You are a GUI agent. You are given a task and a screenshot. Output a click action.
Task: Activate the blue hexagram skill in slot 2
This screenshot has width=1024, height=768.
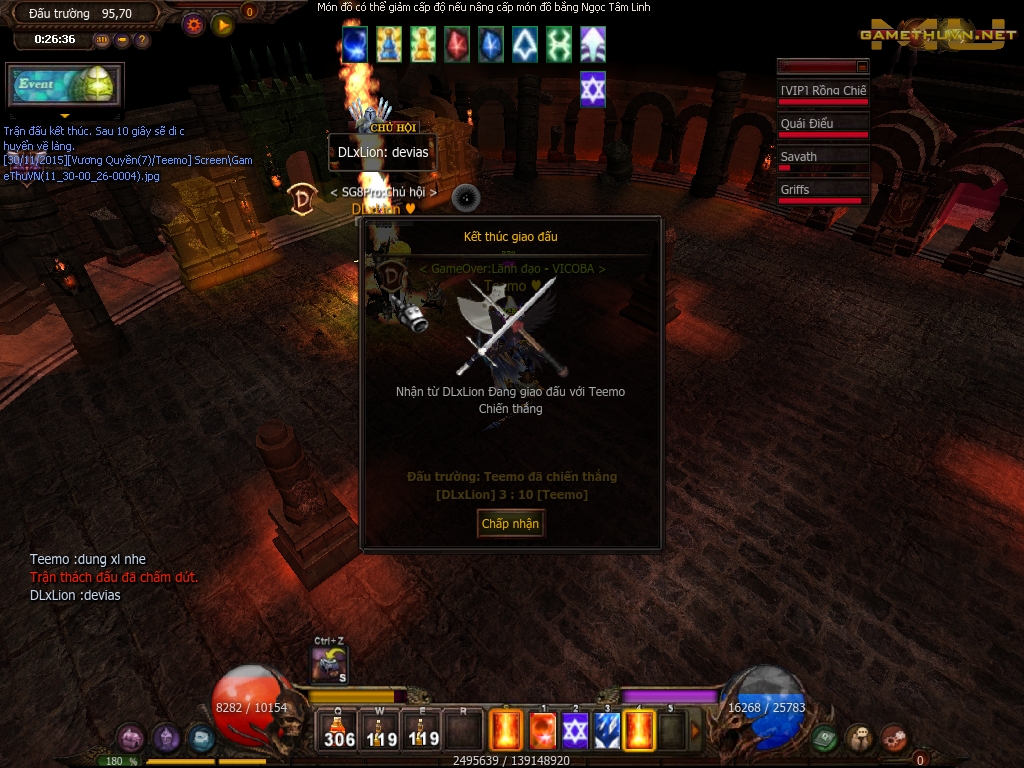click(x=575, y=731)
